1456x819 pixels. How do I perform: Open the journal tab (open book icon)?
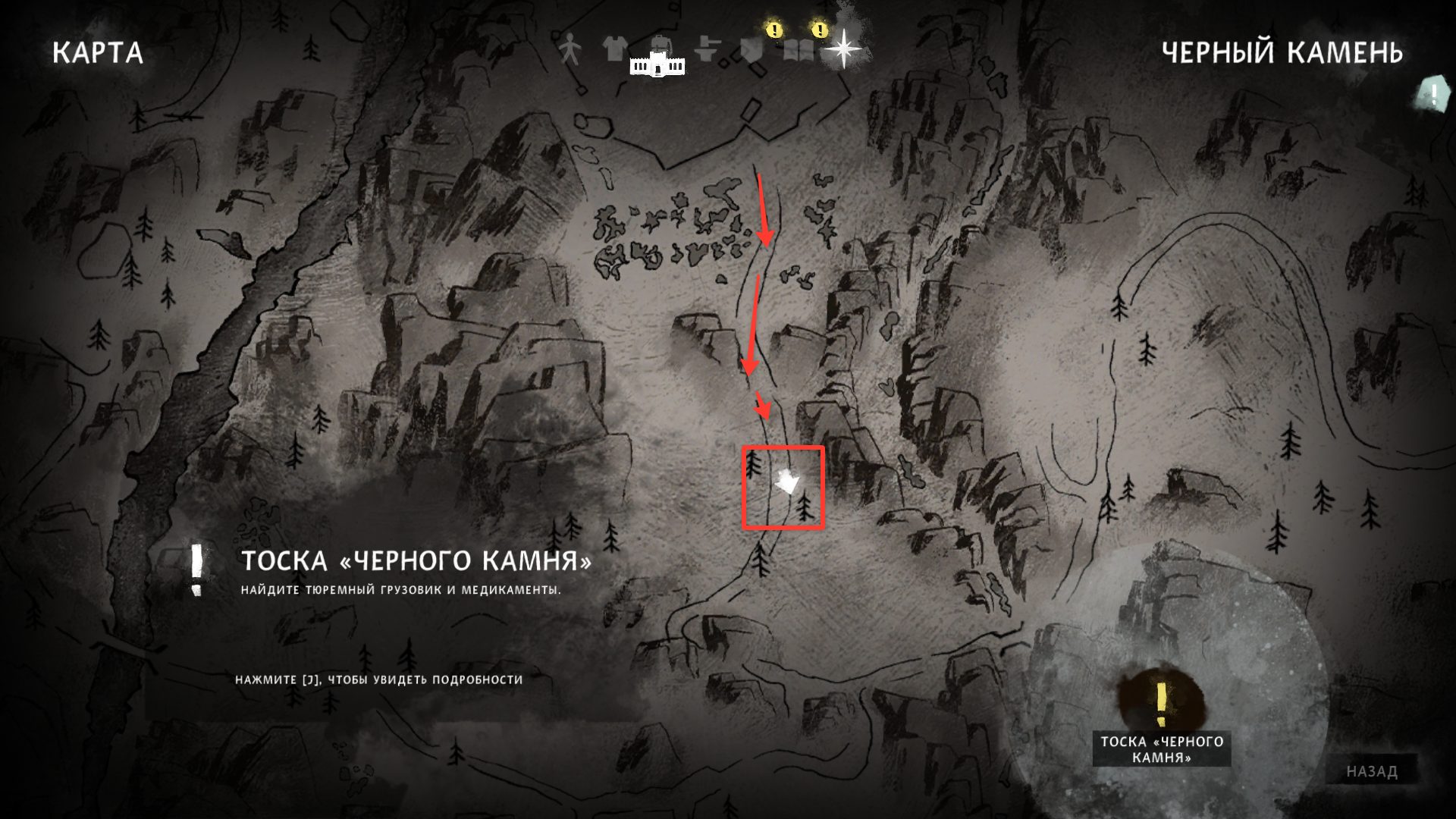799,50
